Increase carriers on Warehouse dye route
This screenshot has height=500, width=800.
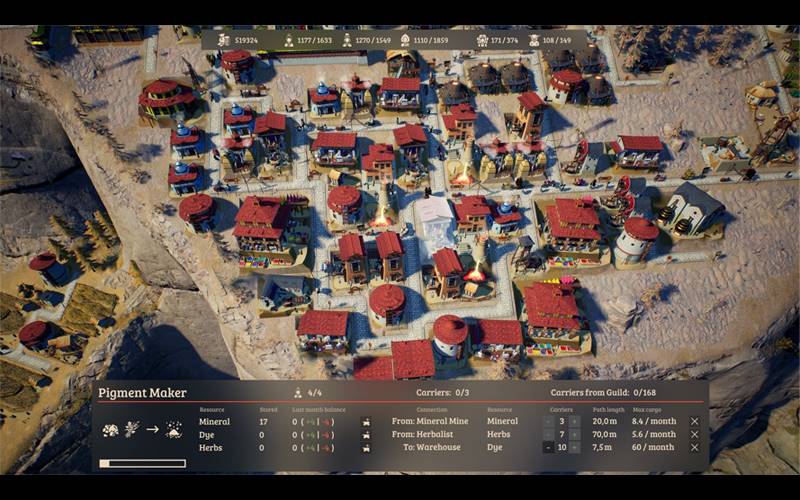tap(575, 448)
